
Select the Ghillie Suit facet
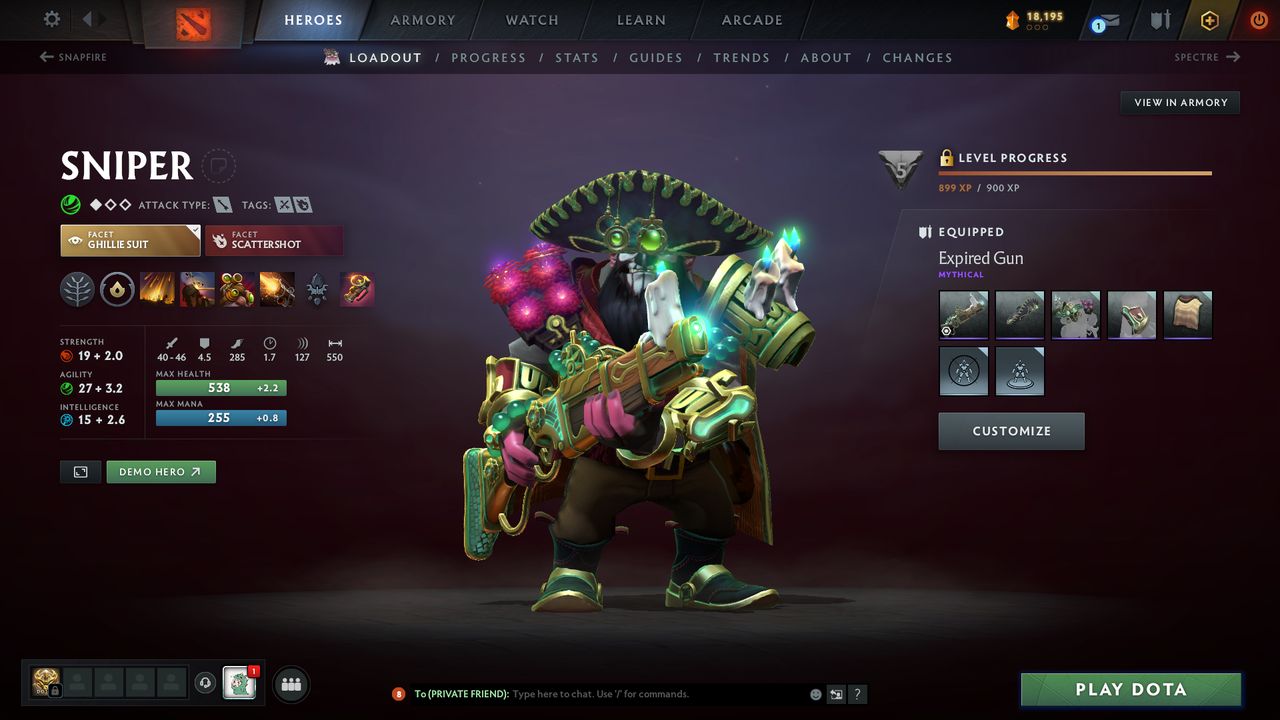[130, 240]
